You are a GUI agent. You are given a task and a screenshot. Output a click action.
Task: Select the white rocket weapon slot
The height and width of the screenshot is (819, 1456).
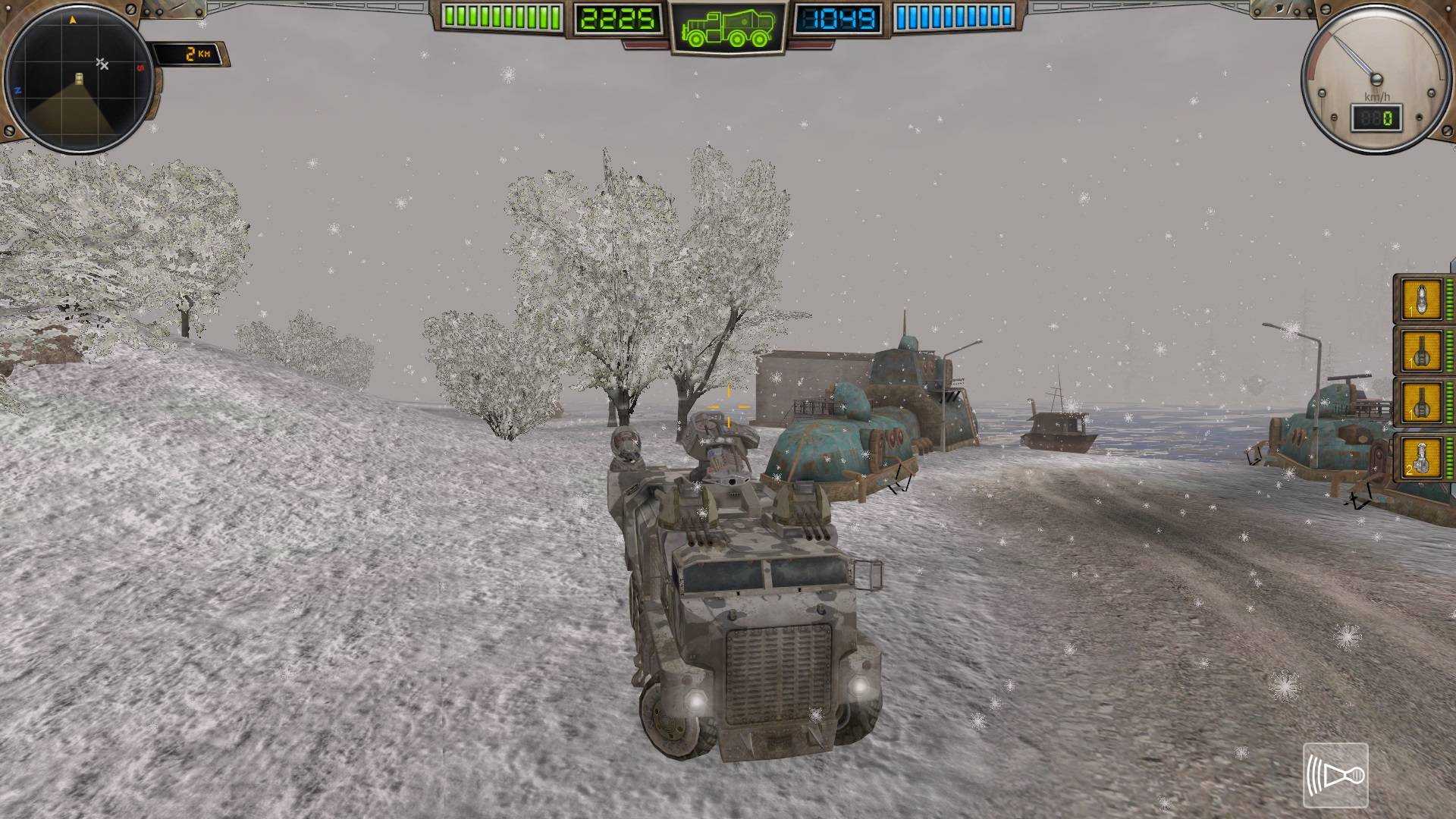[1421, 300]
